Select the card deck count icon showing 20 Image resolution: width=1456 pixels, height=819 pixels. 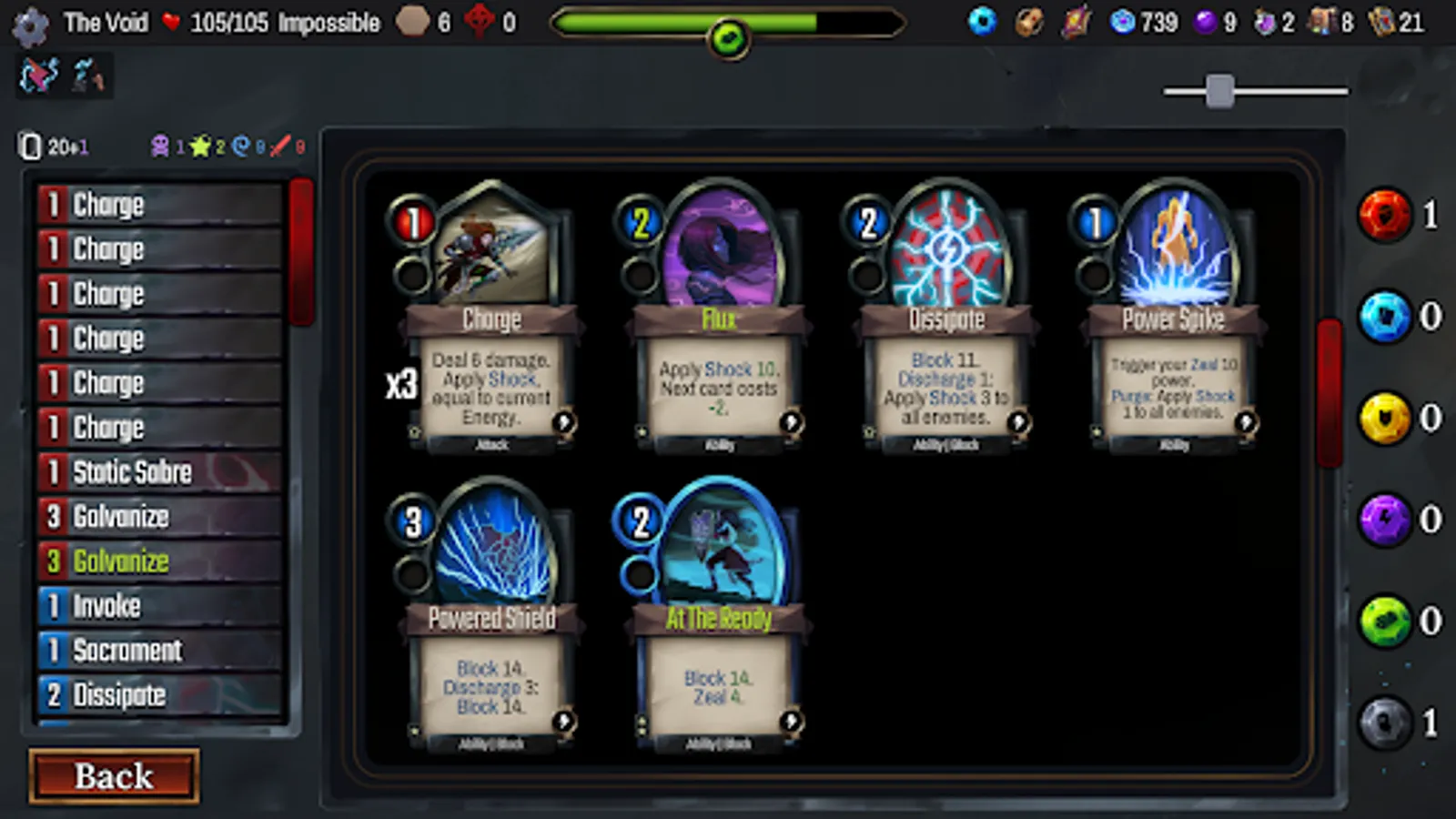pos(30,144)
